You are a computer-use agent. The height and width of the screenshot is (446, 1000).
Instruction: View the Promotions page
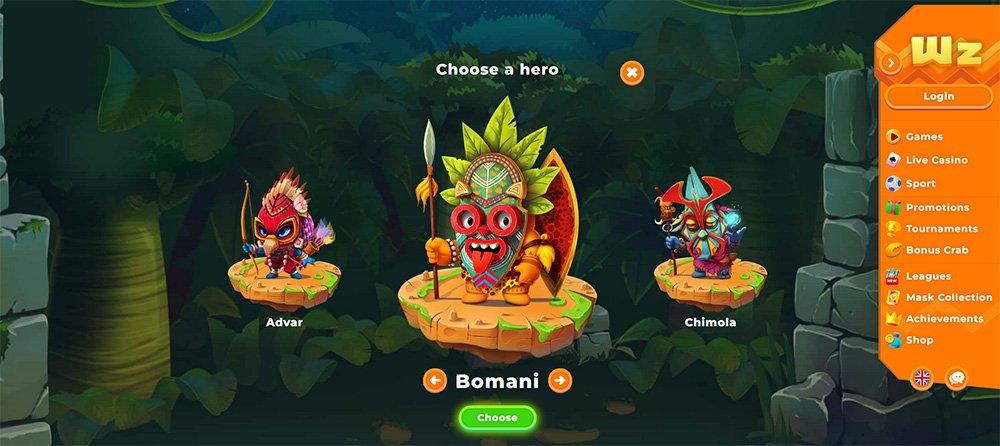click(x=936, y=207)
